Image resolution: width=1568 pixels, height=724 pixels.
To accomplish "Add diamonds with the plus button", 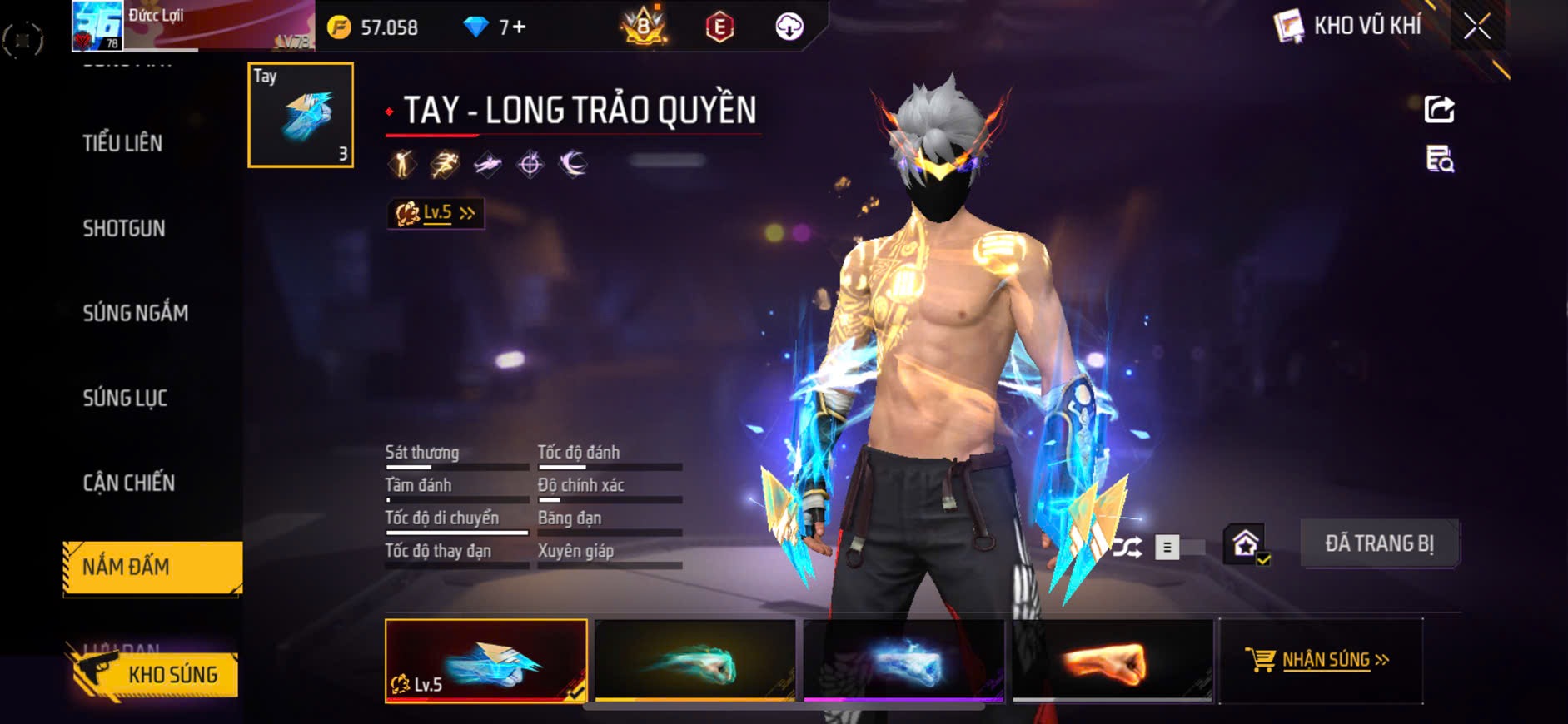I will (518, 27).
